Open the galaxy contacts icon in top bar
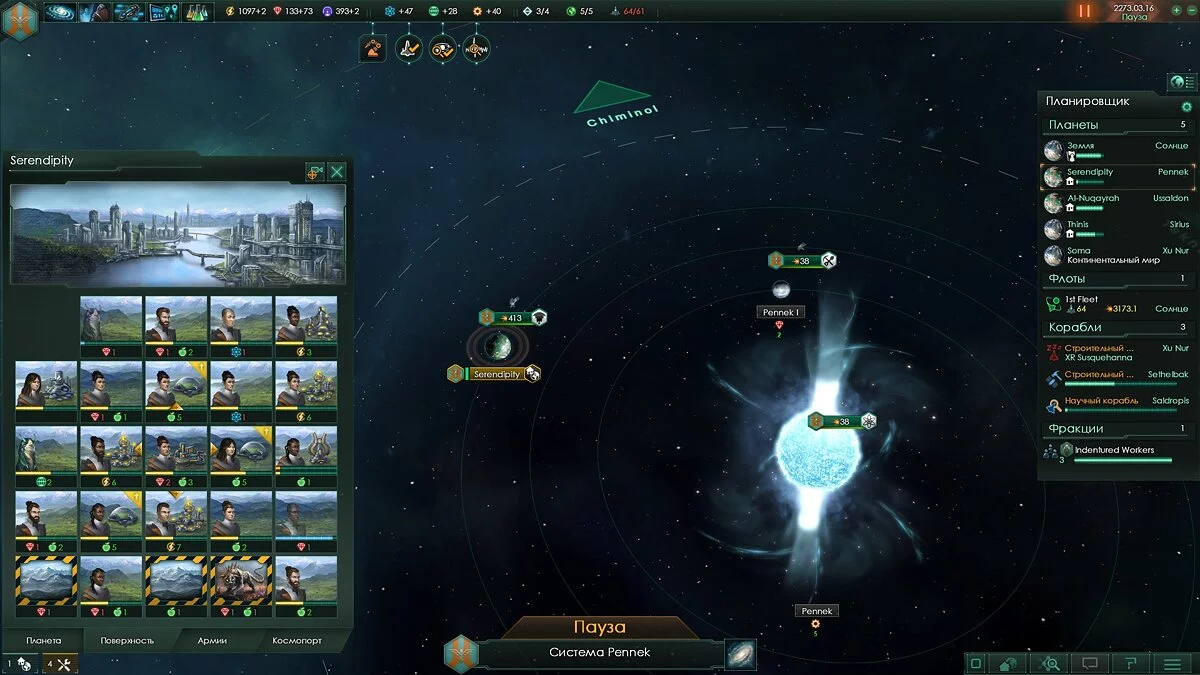 [60, 12]
